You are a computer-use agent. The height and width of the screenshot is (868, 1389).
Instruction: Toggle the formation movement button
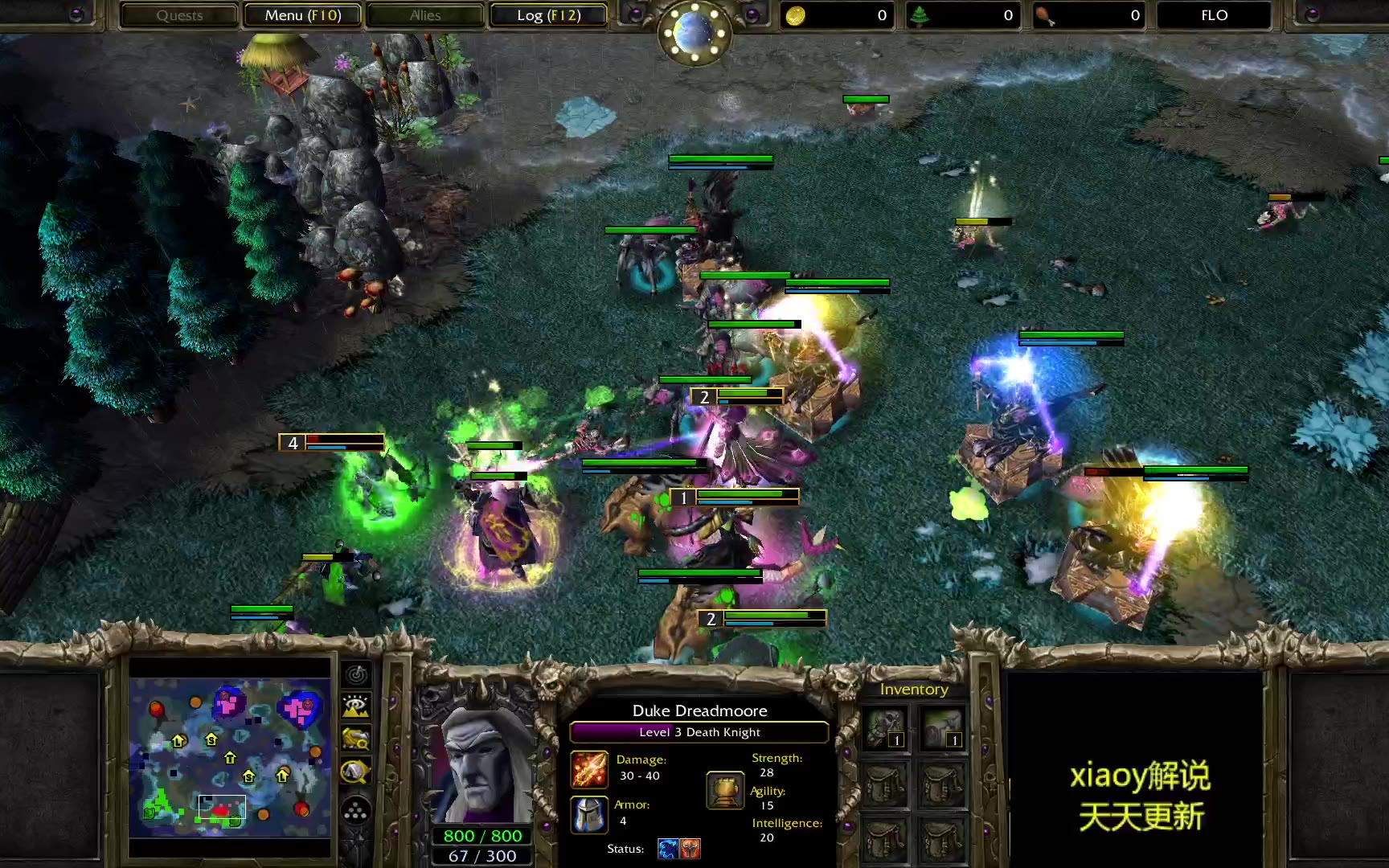tap(356, 812)
